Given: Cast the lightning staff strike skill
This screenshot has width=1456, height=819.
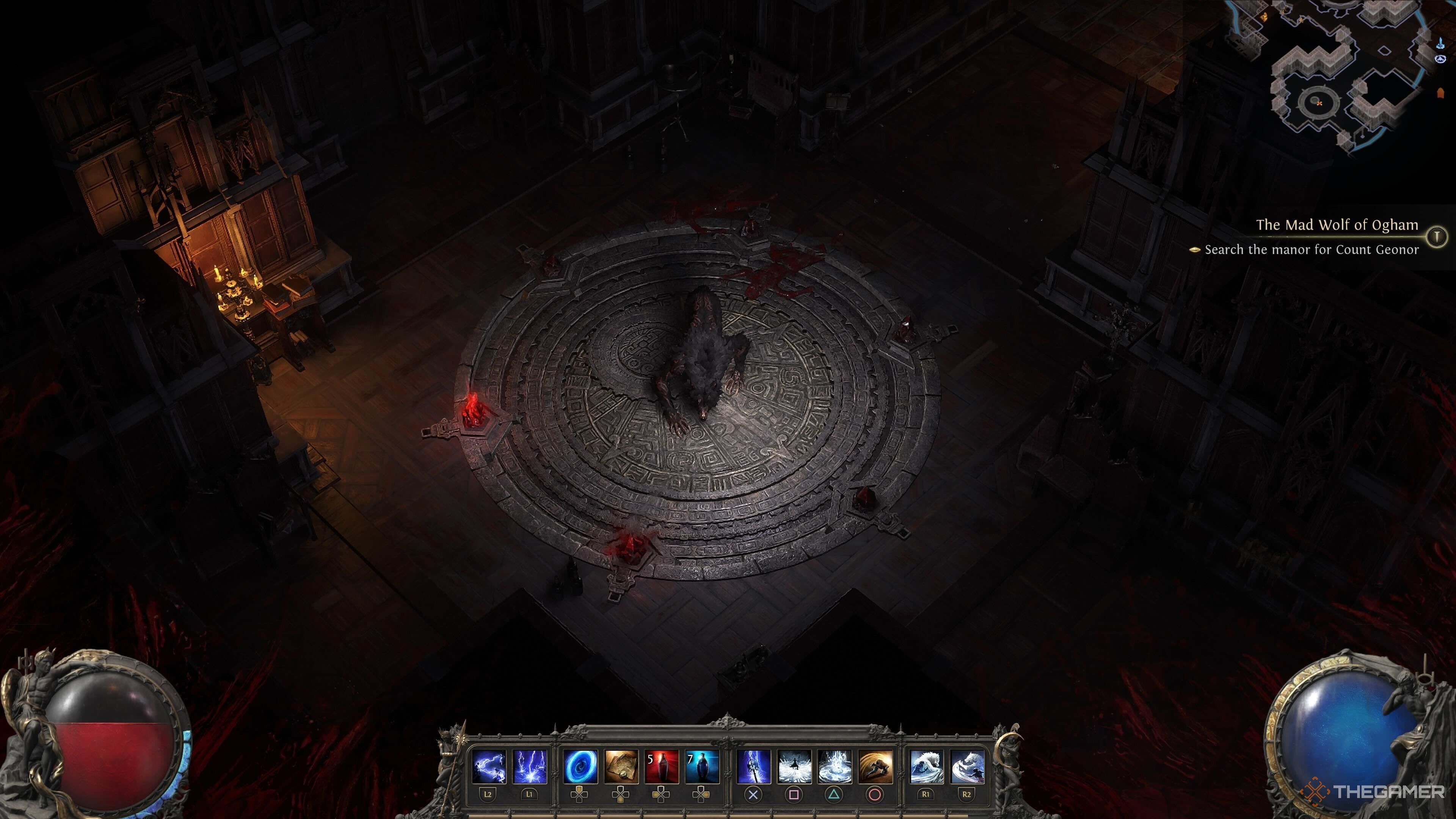Looking at the screenshot, I should [x=753, y=767].
